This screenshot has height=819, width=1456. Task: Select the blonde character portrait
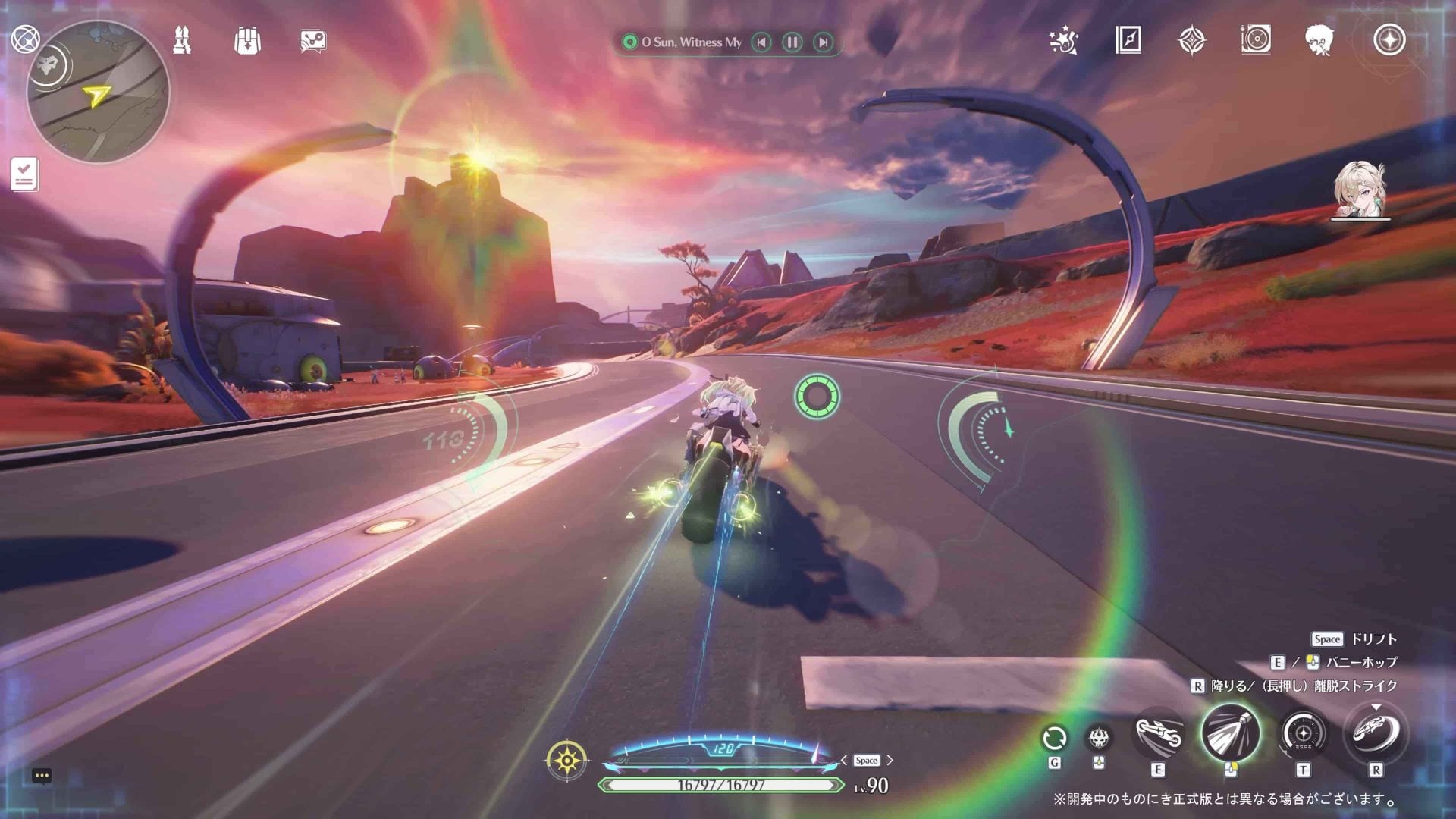[1360, 190]
